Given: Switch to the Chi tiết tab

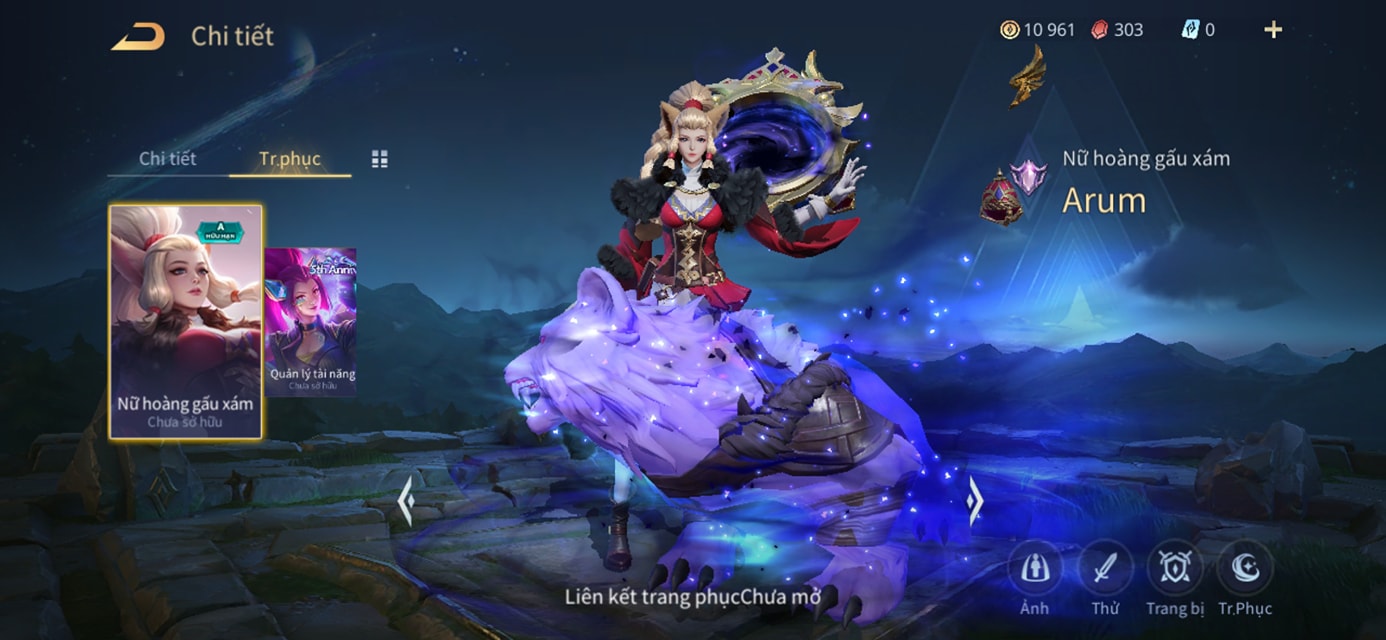Looking at the screenshot, I should pos(167,159).
